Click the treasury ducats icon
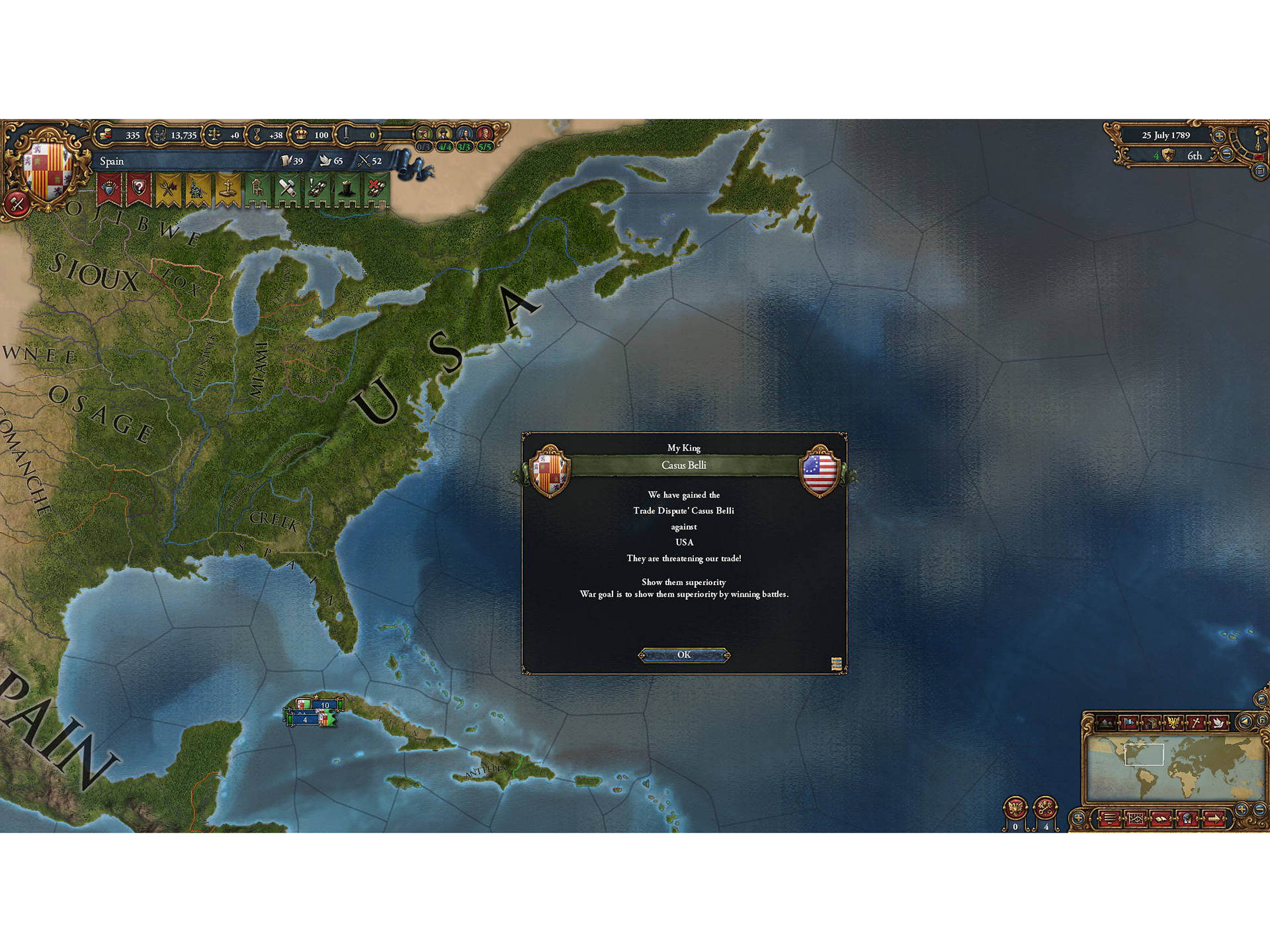Image resolution: width=1270 pixels, height=952 pixels. (x=107, y=135)
